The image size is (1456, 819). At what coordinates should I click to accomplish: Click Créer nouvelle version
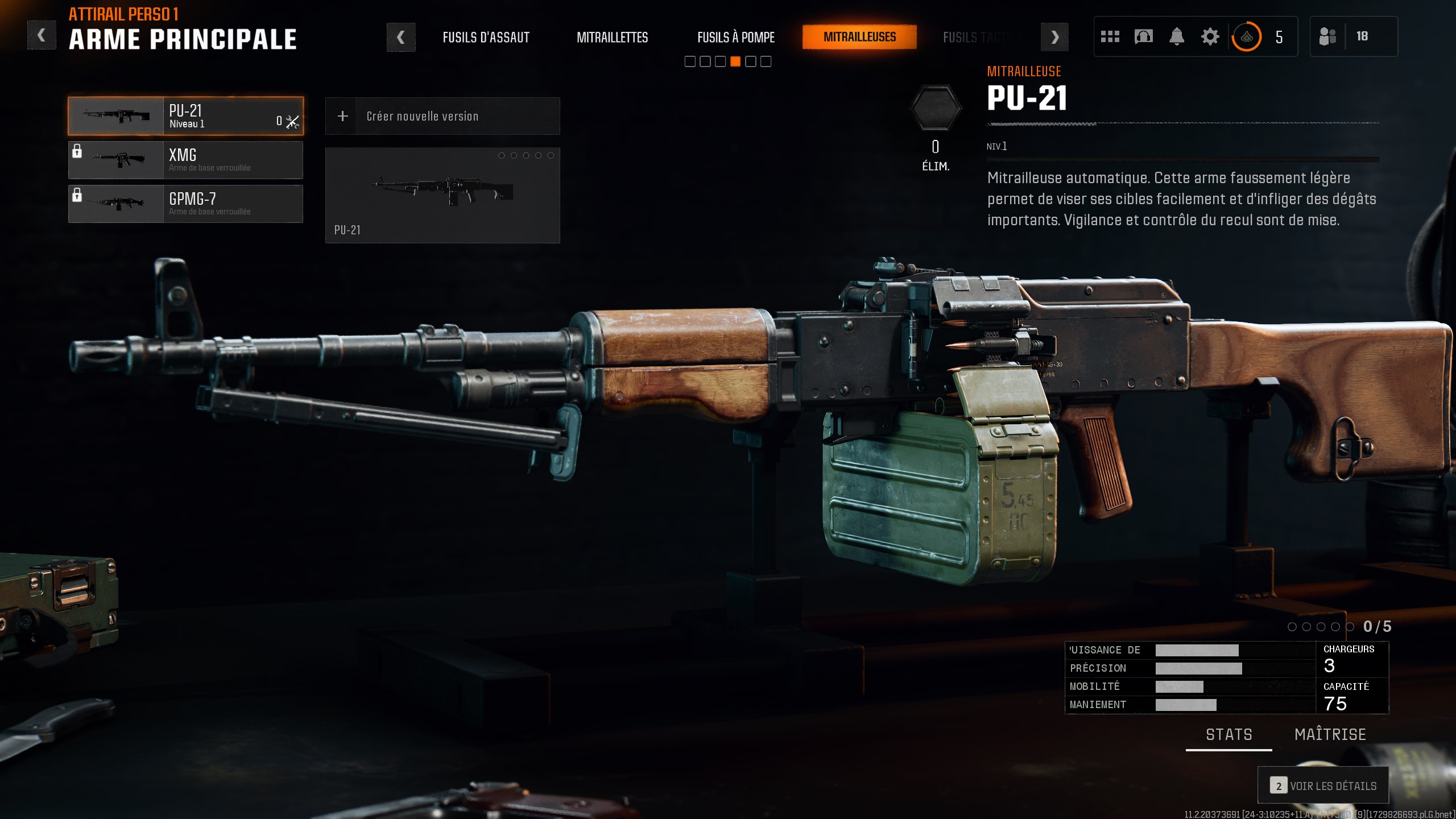tap(442, 116)
